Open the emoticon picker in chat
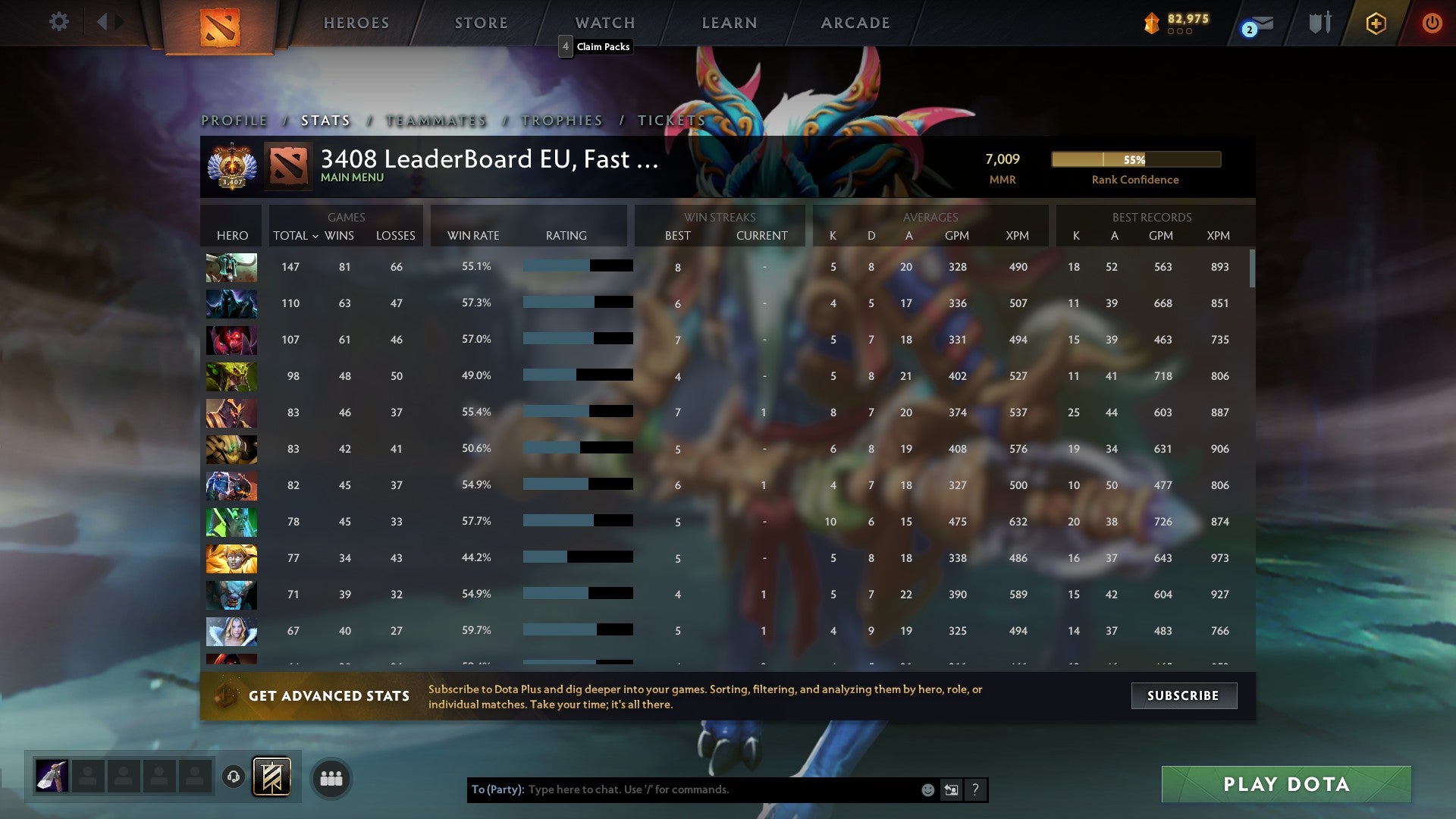The height and width of the screenshot is (819, 1456). tap(927, 789)
